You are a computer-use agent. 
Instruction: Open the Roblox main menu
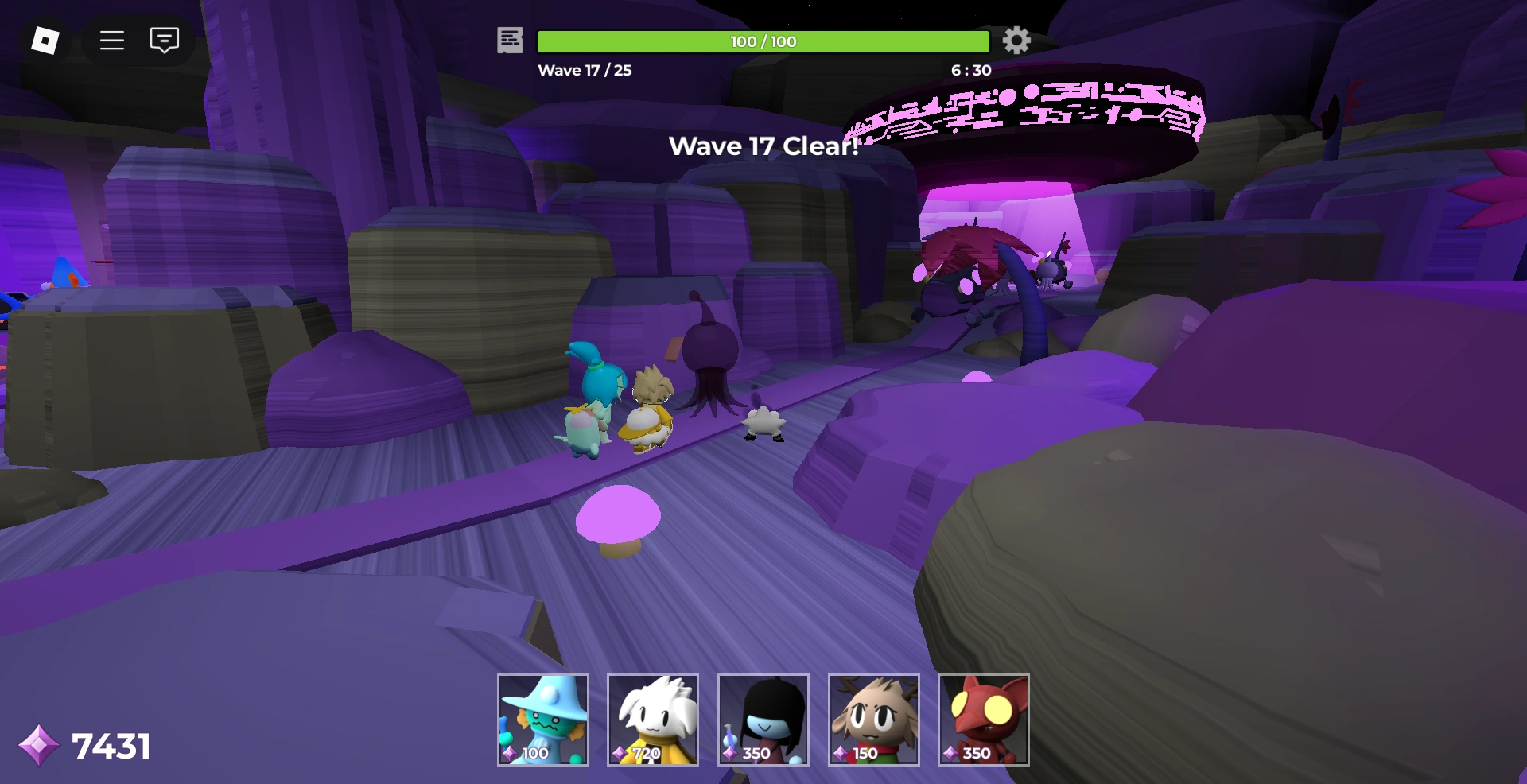44,38
